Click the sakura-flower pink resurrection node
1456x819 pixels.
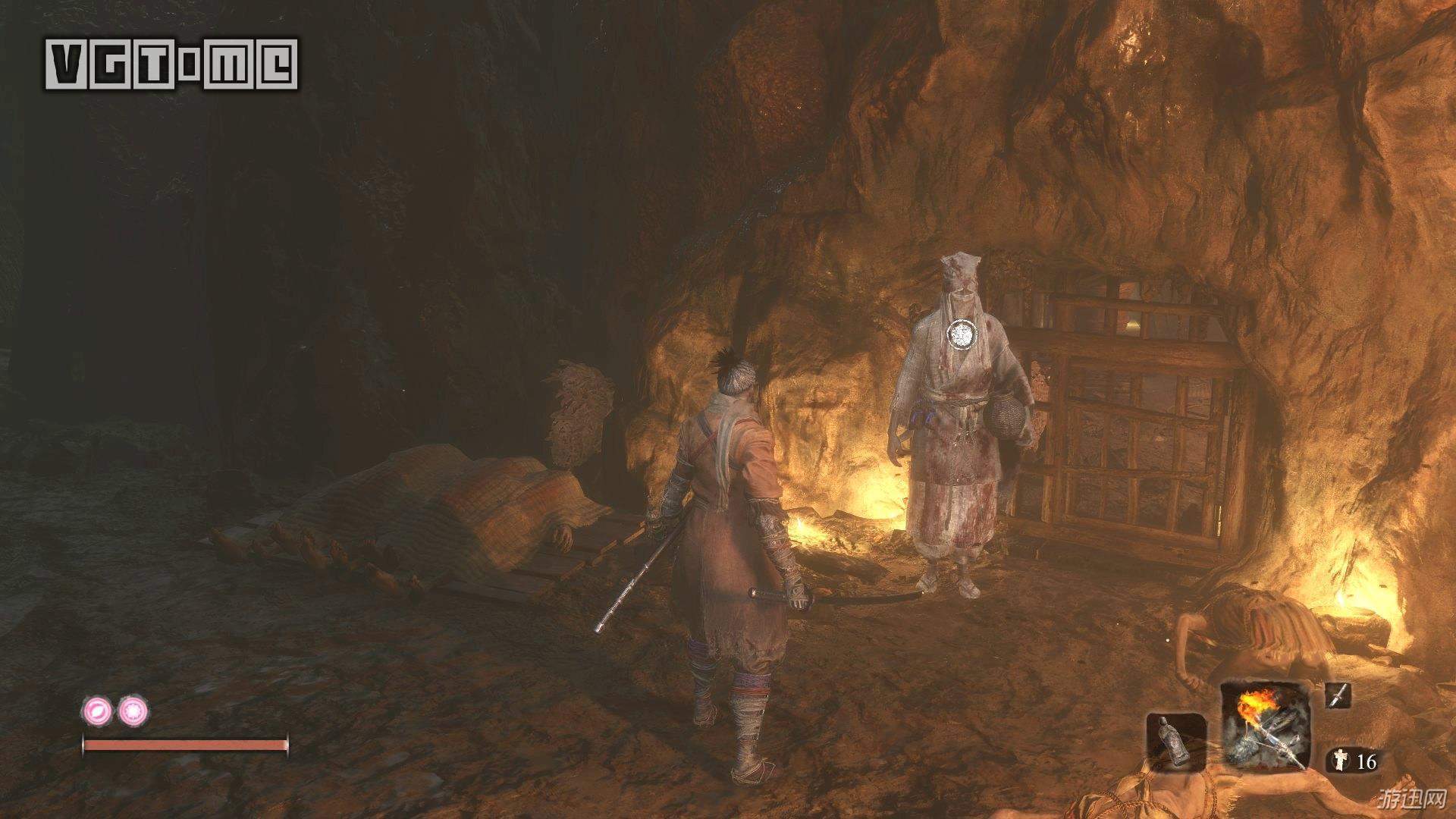pos(134,711)
